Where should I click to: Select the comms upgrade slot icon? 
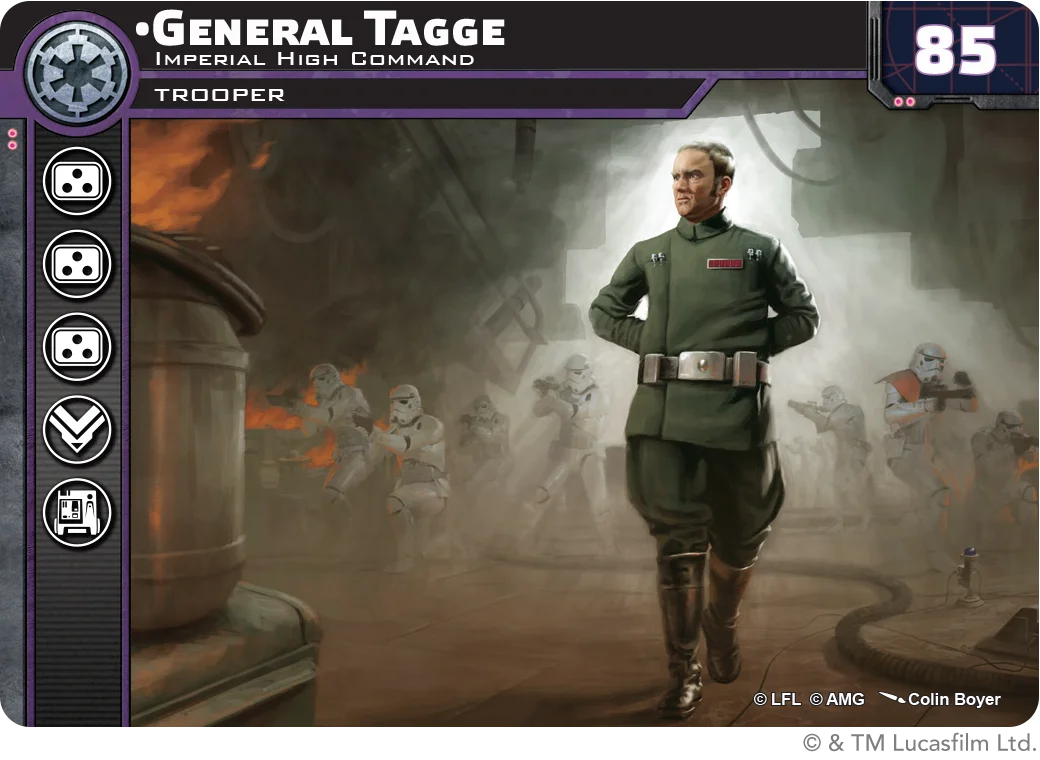click(77, 513)
